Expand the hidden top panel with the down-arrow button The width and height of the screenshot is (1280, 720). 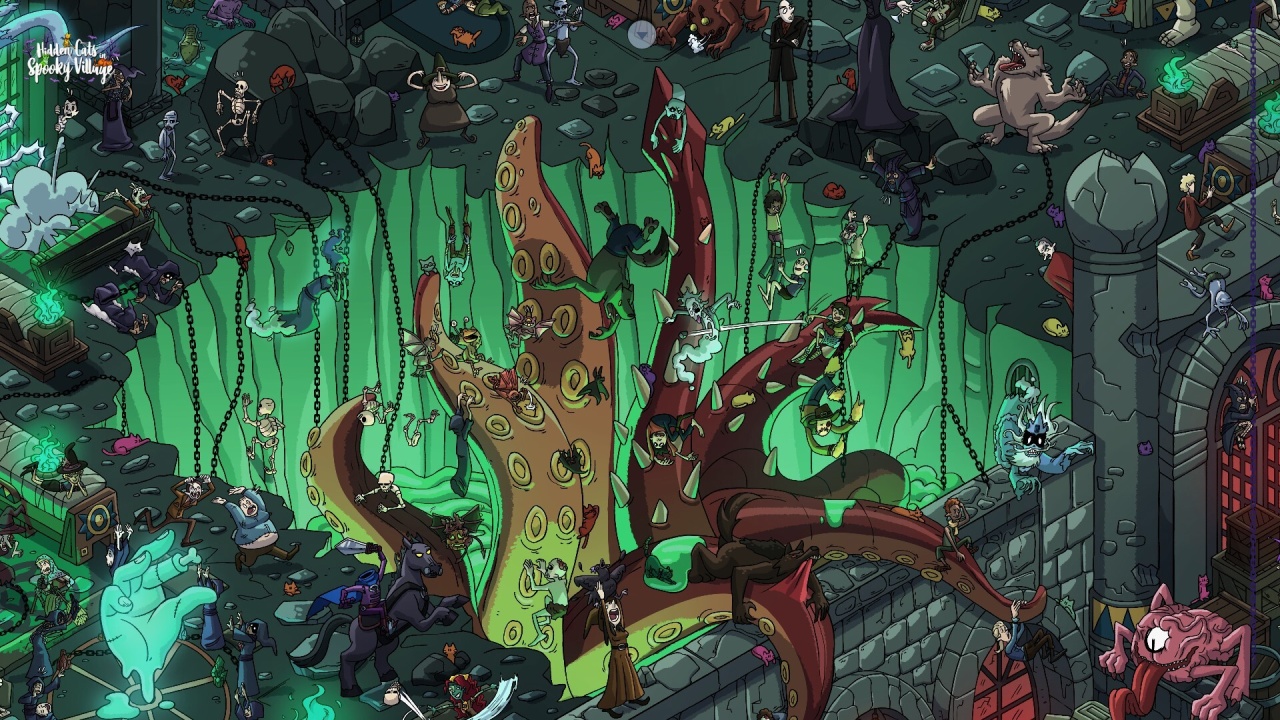[x=641, y=35]
